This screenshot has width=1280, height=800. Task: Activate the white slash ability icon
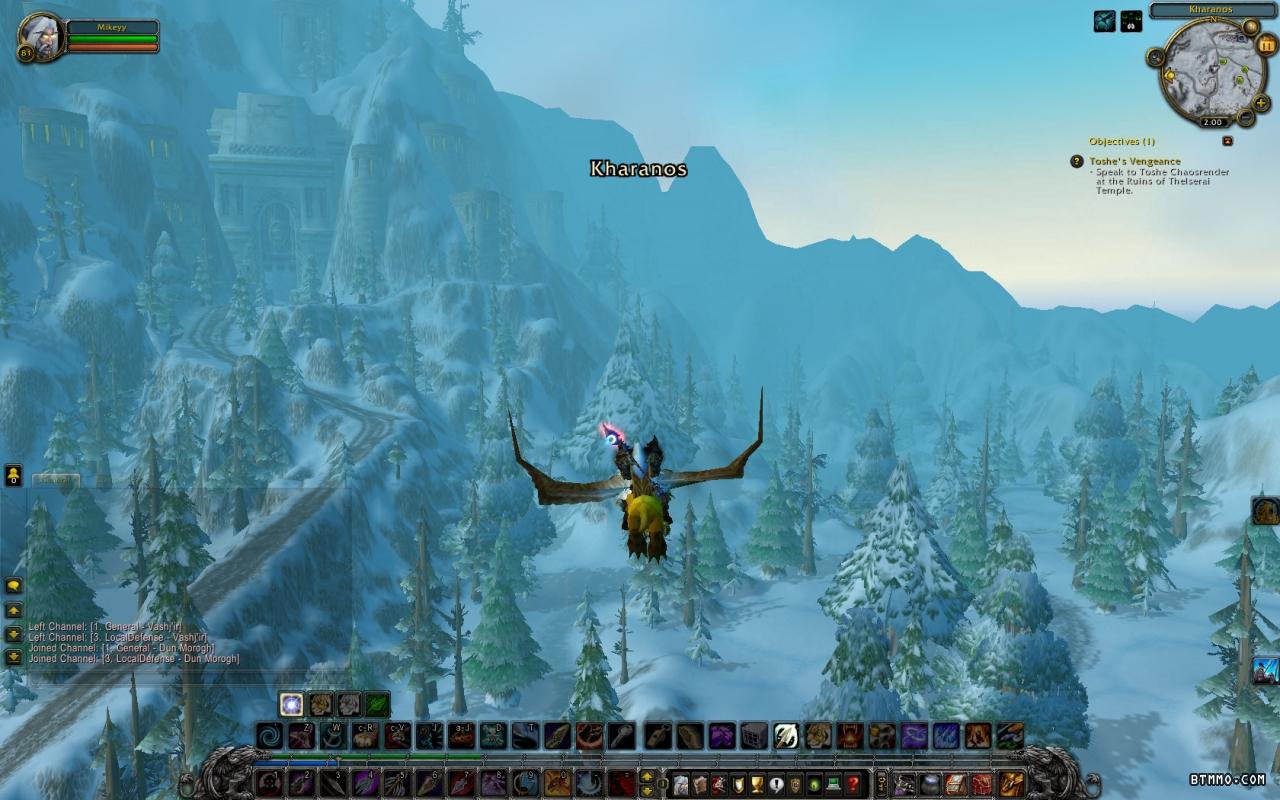tap(786, 736)
